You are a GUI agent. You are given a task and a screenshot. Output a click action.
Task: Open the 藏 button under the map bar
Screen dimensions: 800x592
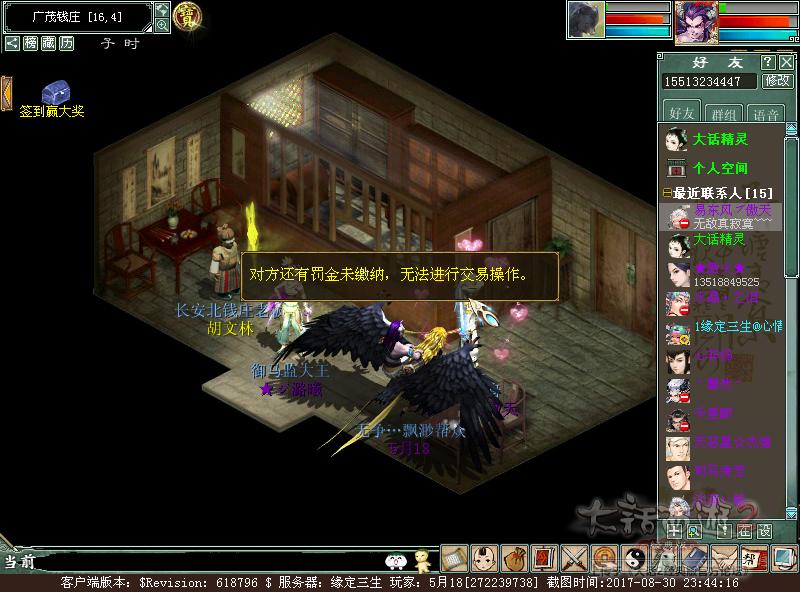[48, 43]
